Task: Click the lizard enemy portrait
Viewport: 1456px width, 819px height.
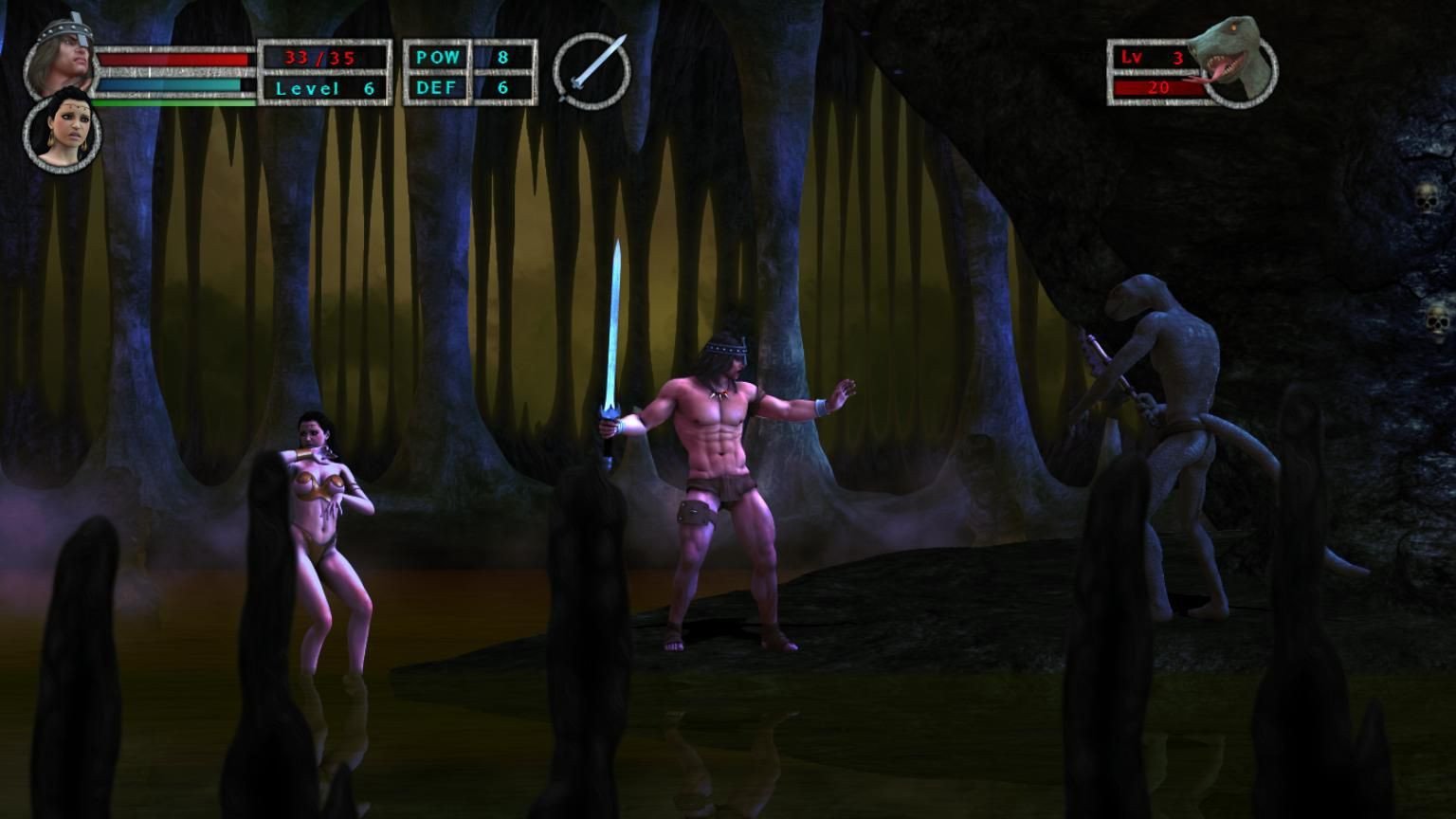Action: (1232, 60)
